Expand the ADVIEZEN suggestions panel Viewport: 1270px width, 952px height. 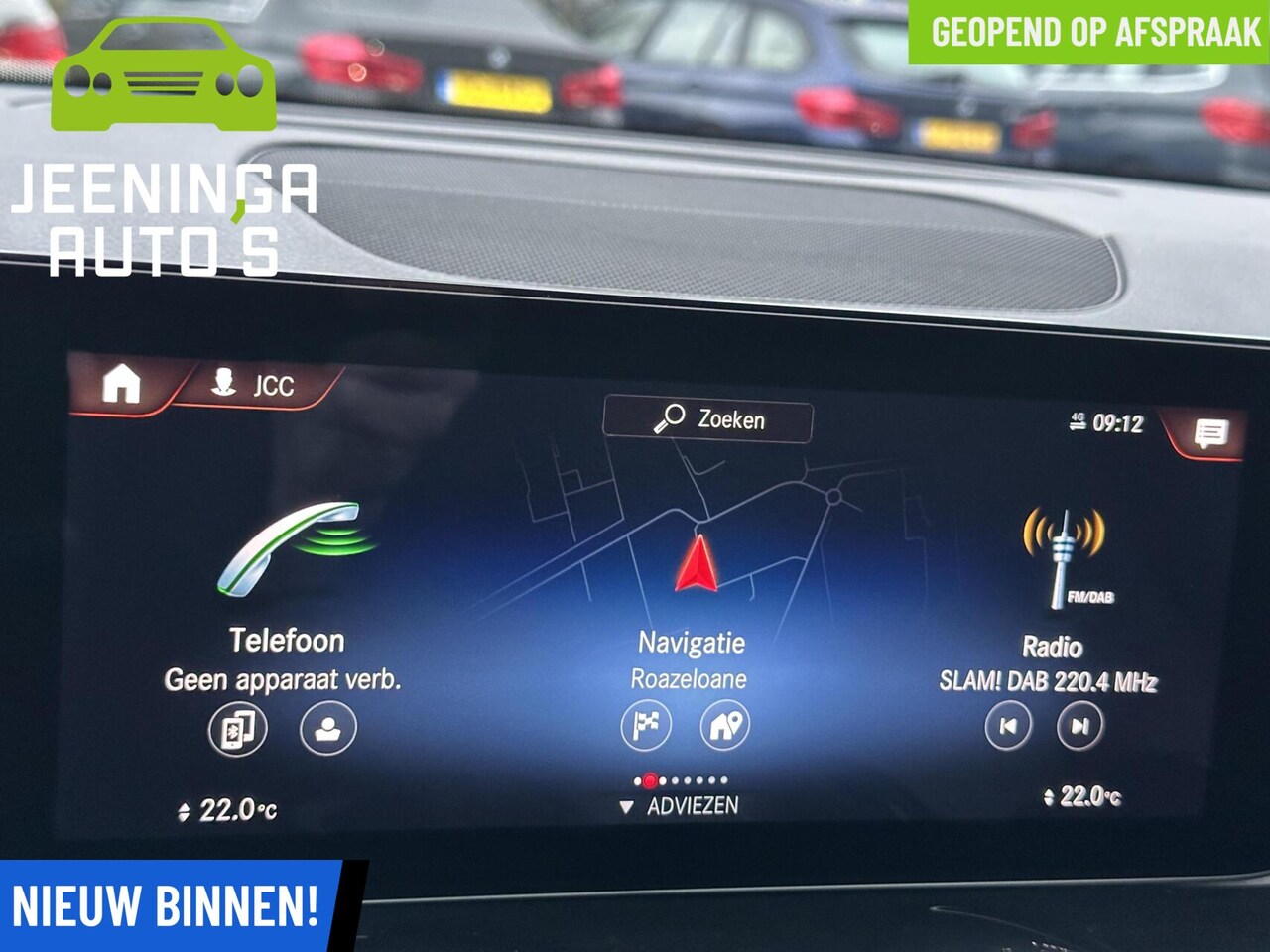(x=681, y=806)
